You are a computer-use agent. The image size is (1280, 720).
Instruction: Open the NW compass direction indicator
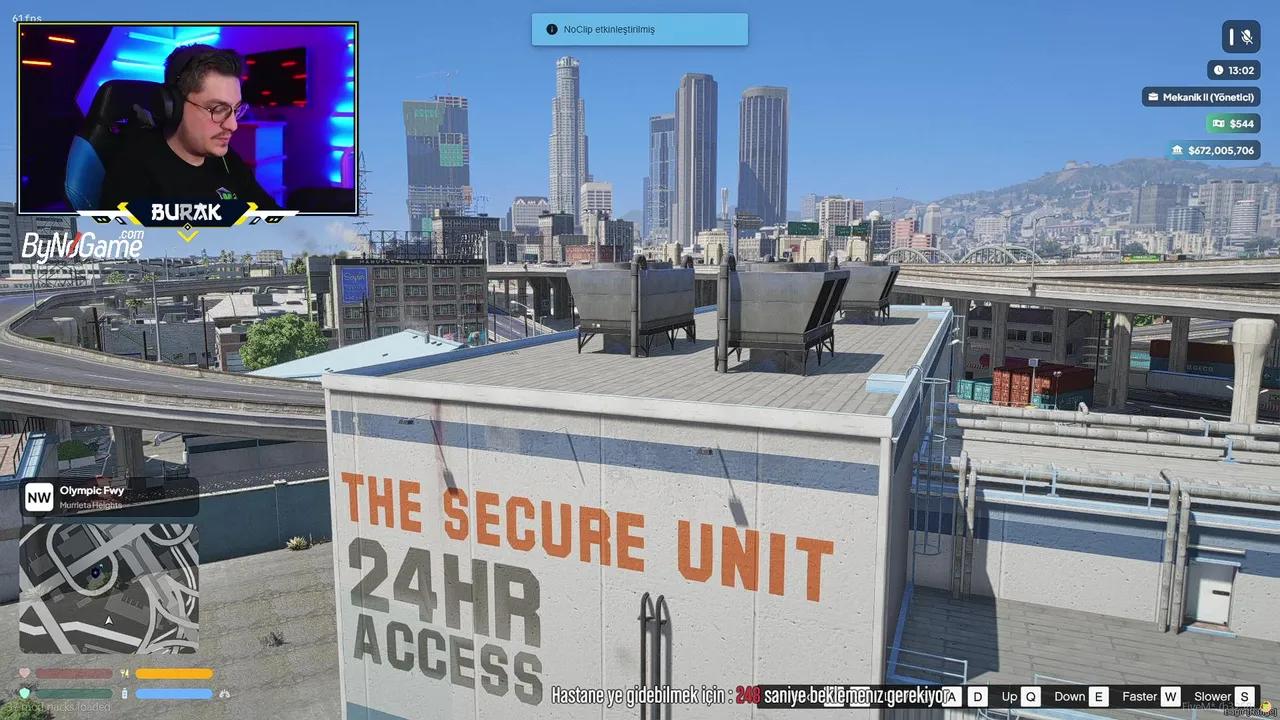click(39, 496)
